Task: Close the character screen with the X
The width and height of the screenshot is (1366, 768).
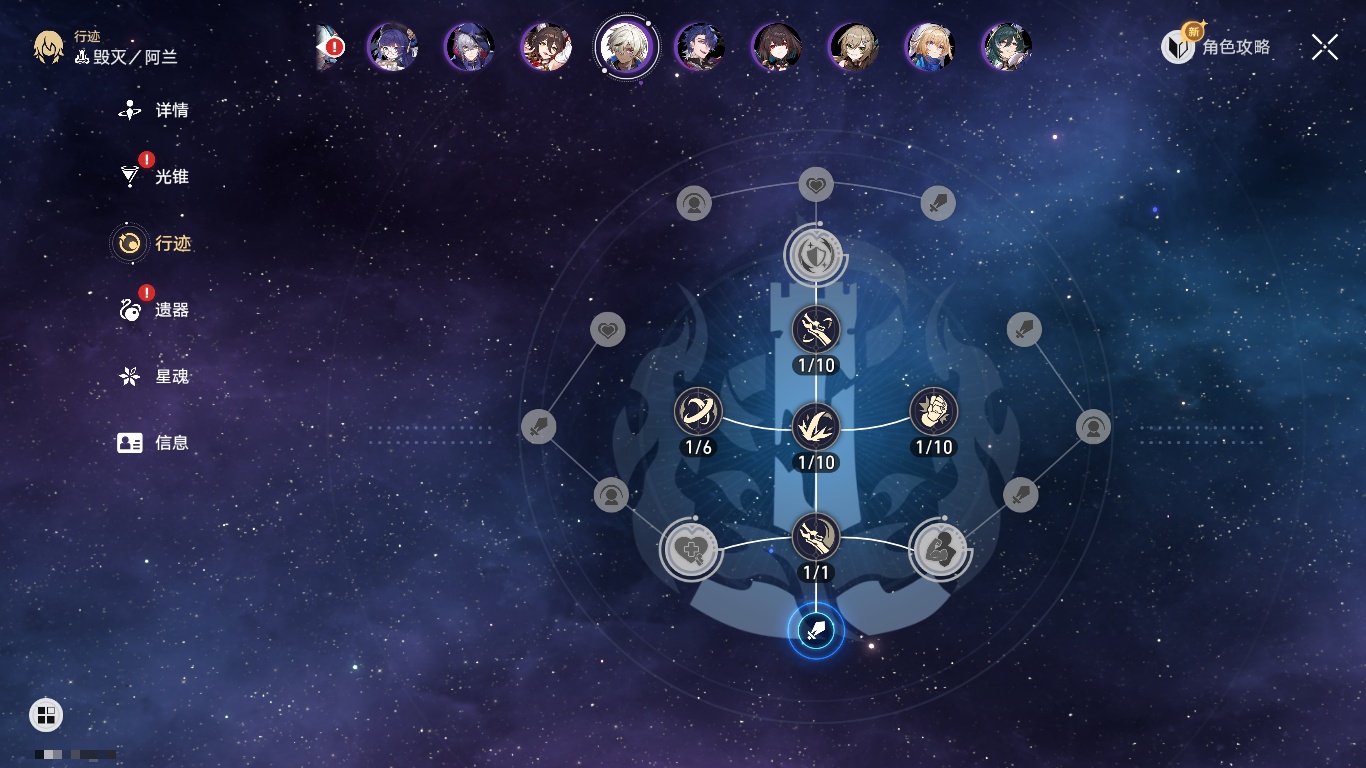Action: point(1324,47)
